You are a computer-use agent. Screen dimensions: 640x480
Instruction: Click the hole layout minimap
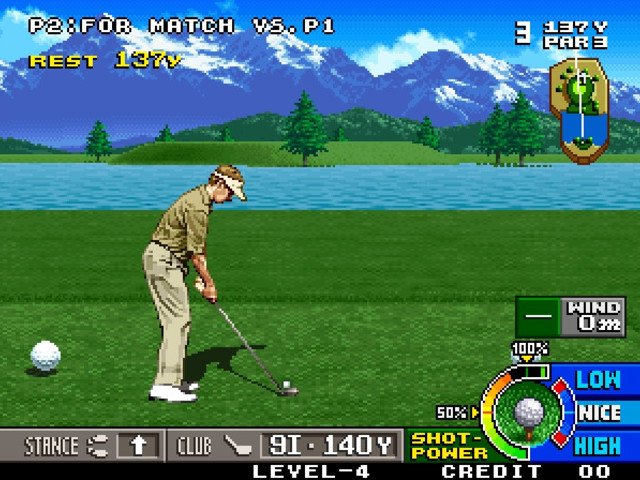click(x=580, y=110)
